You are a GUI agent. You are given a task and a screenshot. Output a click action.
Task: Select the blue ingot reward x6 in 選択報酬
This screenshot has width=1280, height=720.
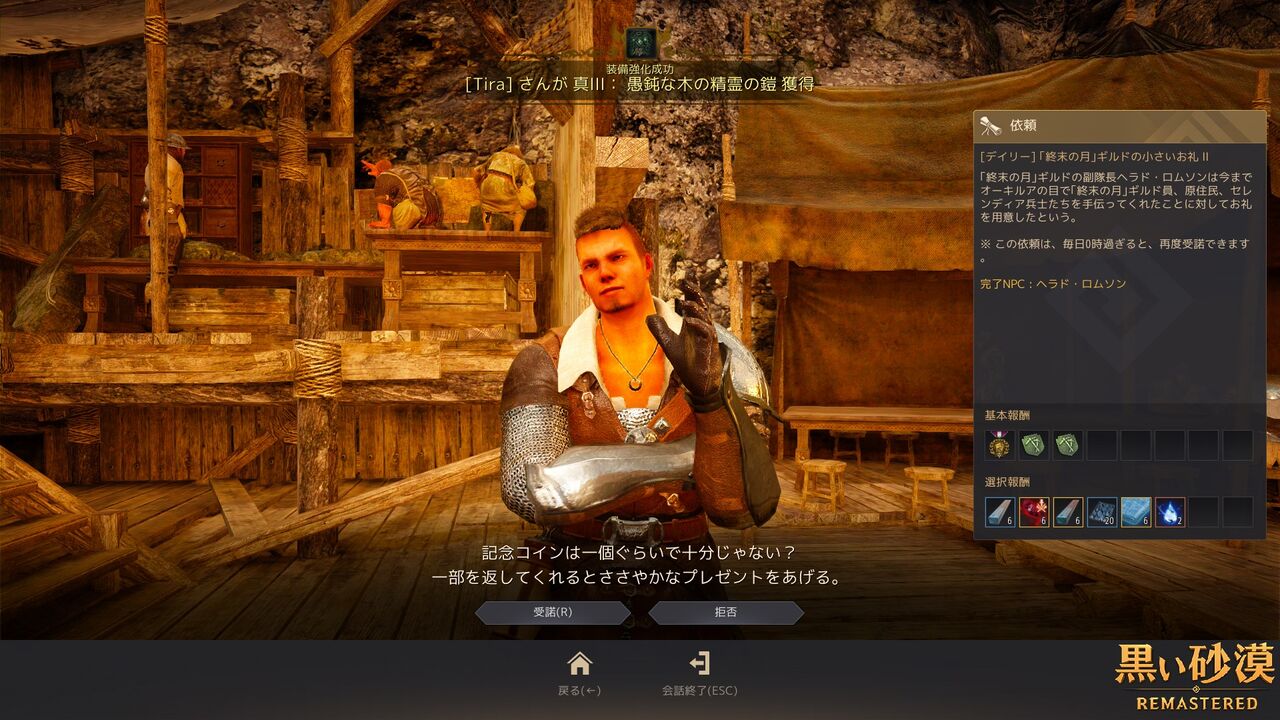[1135, 512]
